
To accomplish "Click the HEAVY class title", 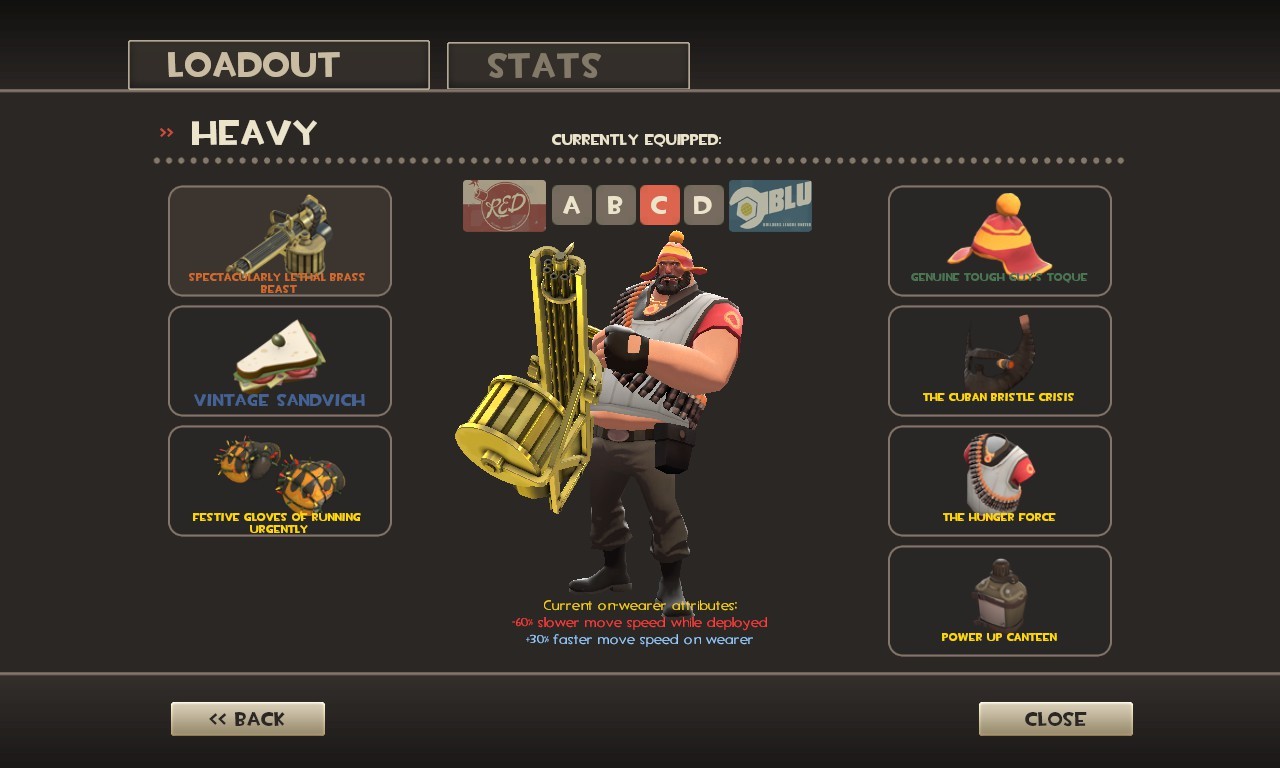I will [x=252, y=131].
